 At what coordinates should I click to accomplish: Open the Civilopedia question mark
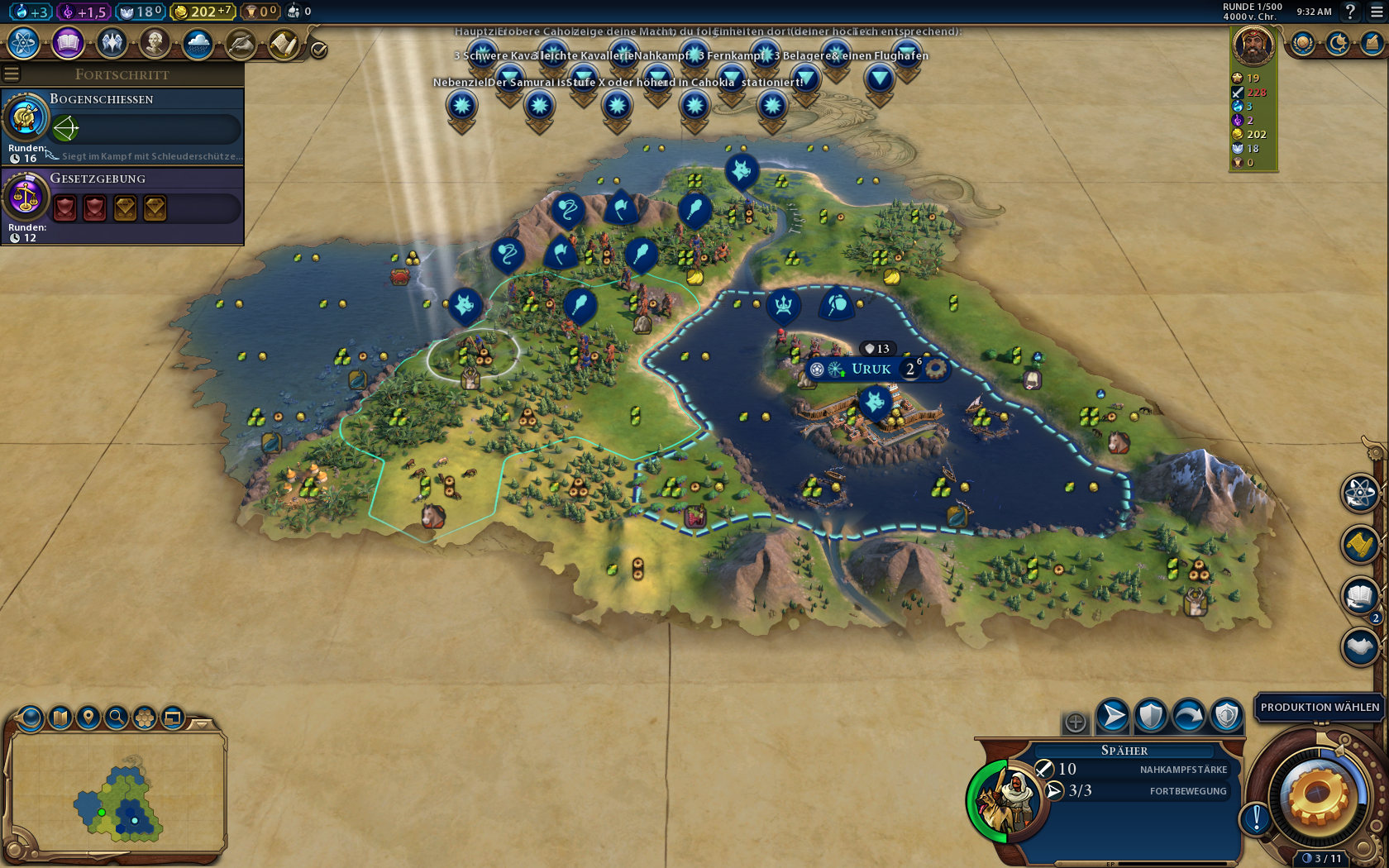pyautogui.click(x=1351, y=12)
